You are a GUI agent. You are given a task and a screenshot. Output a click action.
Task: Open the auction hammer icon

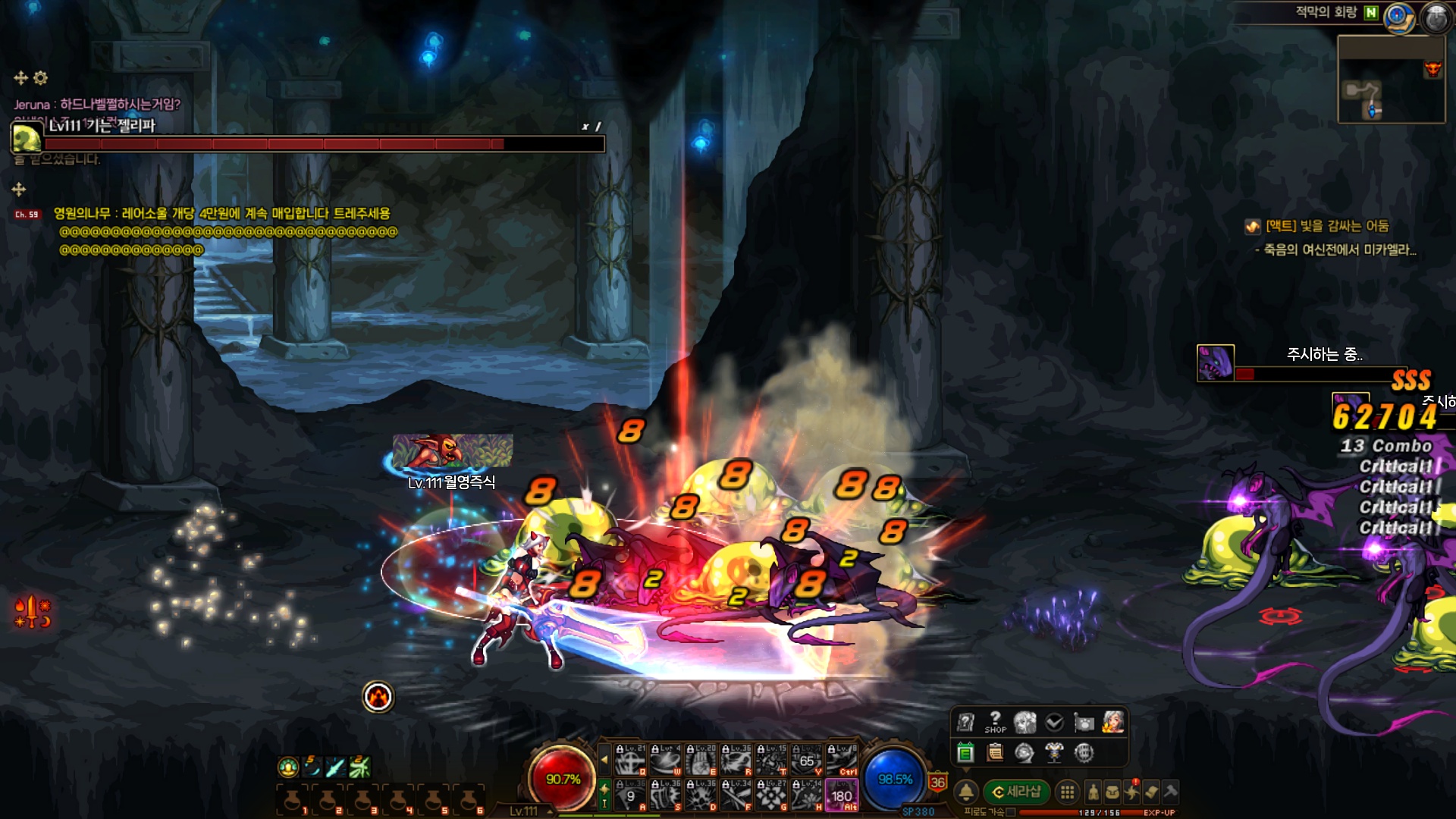pos(1171,792)
